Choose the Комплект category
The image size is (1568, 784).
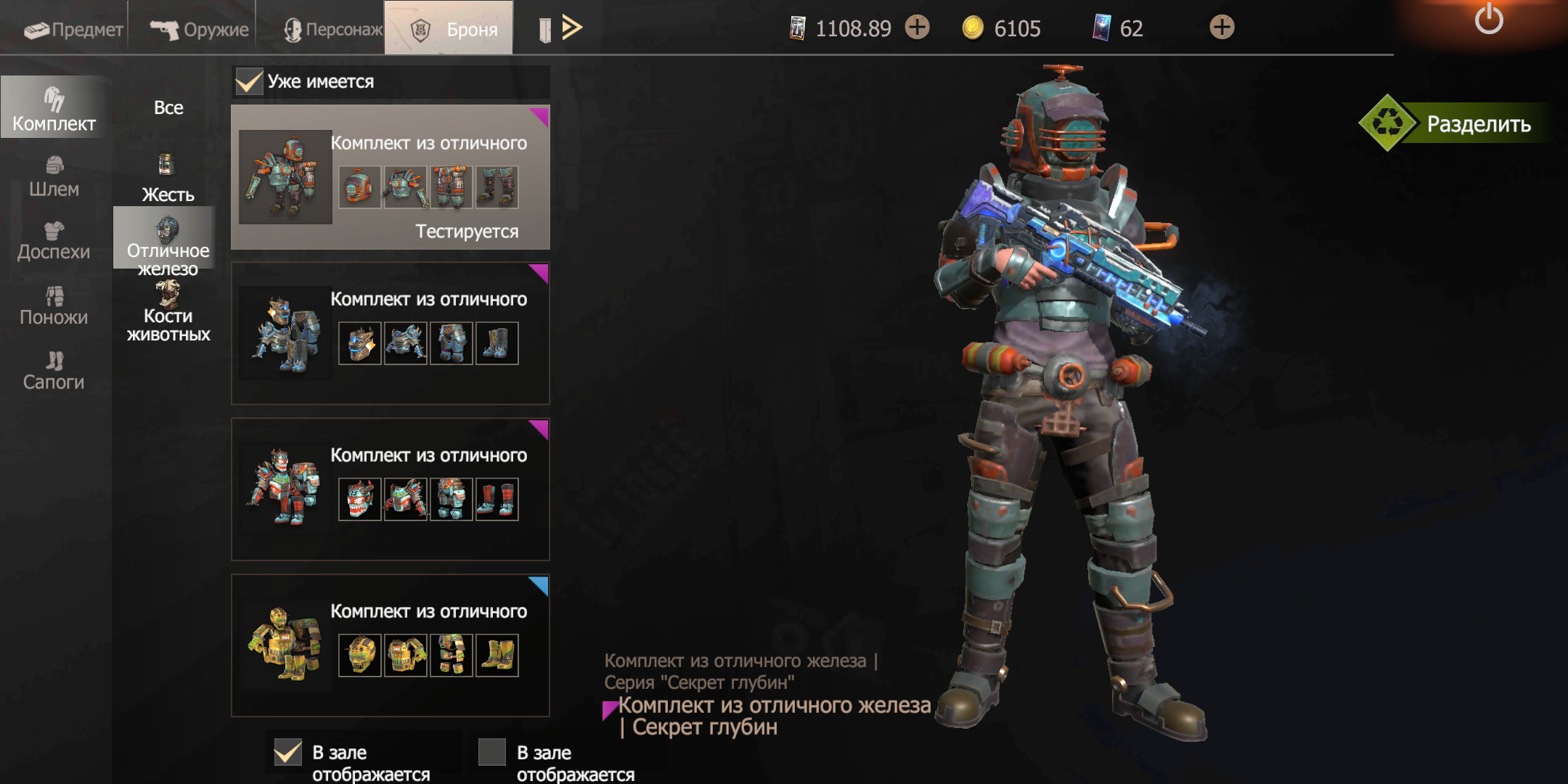(54, 109)
